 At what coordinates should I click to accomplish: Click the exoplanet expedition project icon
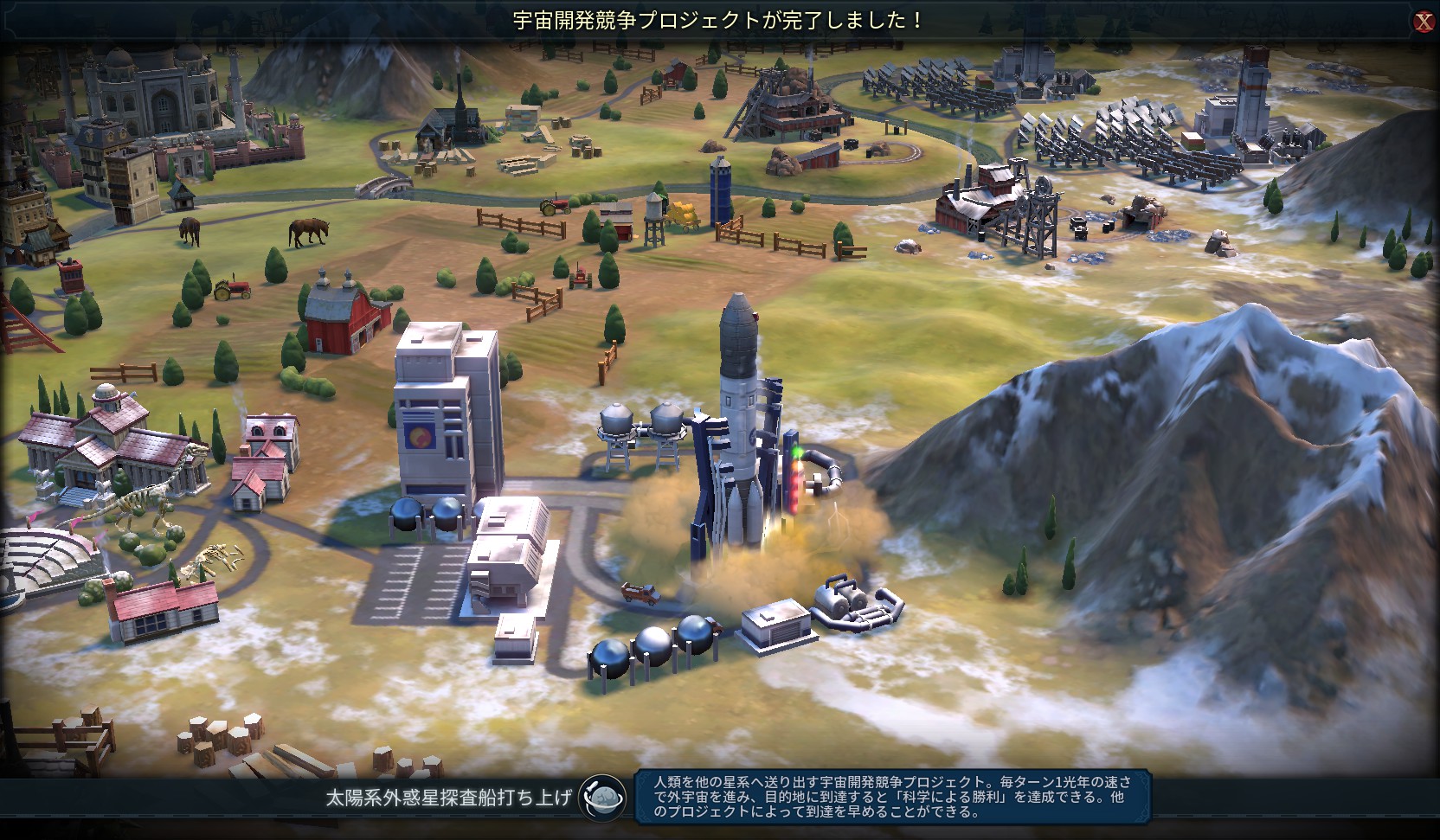602,797
